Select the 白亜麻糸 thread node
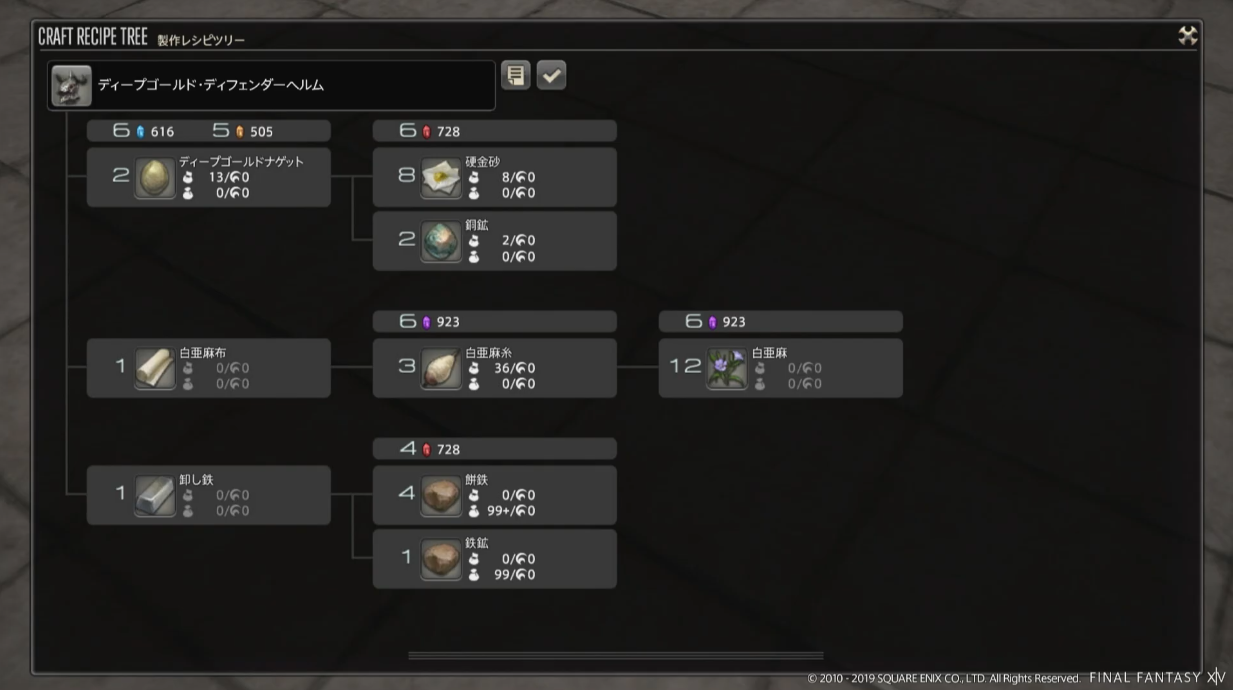Screen dimensions: 1233x690 click(494, 368)
